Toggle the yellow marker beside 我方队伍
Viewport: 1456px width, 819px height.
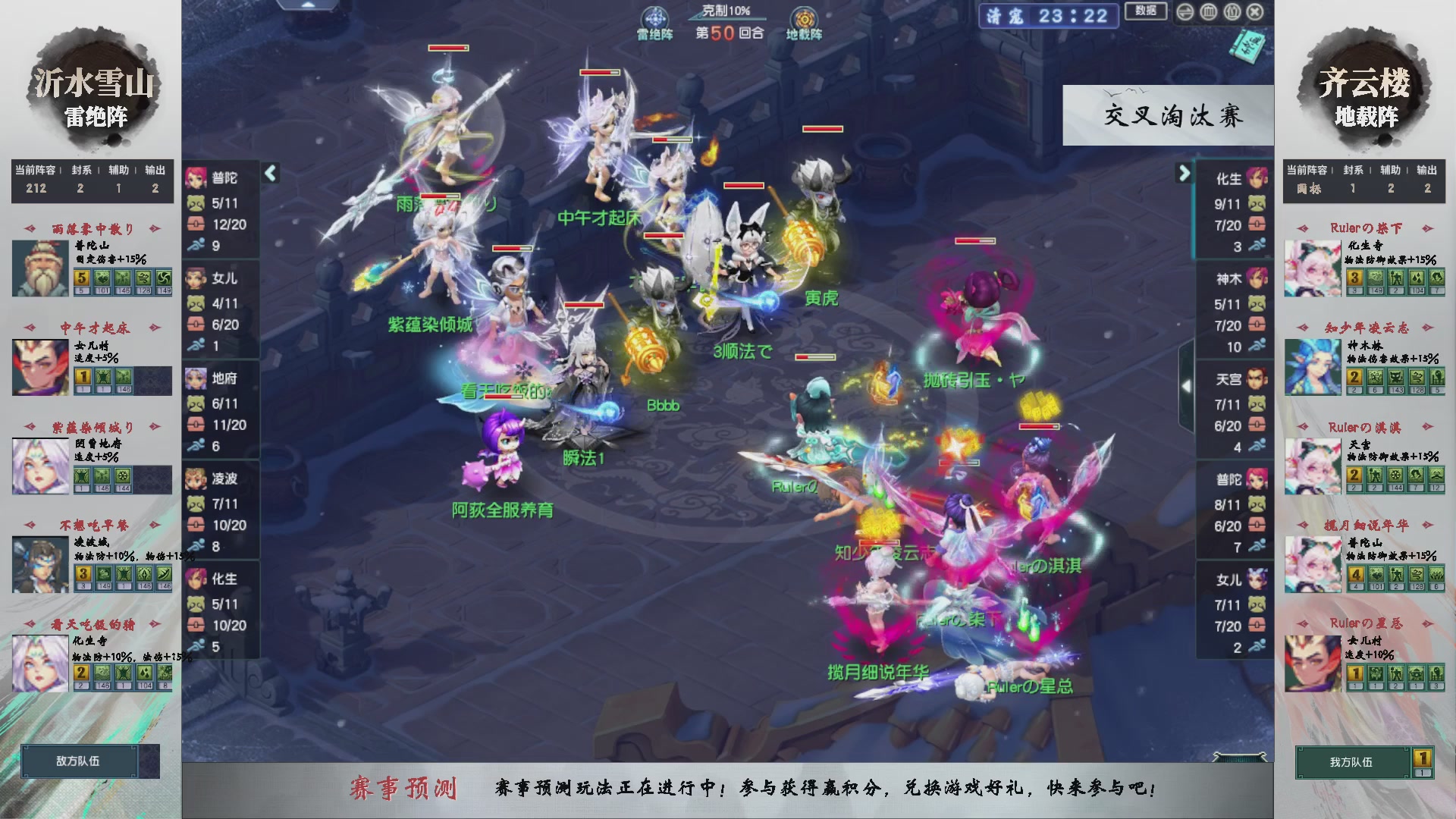pyautogui.click(x=1423, y=758)
